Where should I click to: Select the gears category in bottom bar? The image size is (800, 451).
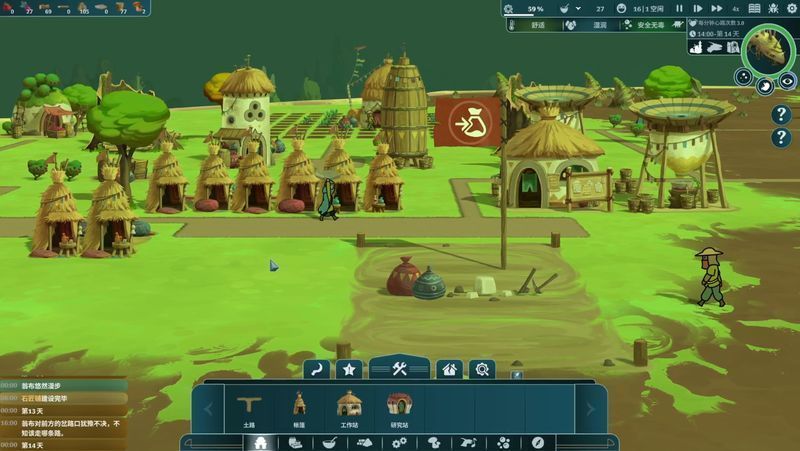(x=399, y=442)
